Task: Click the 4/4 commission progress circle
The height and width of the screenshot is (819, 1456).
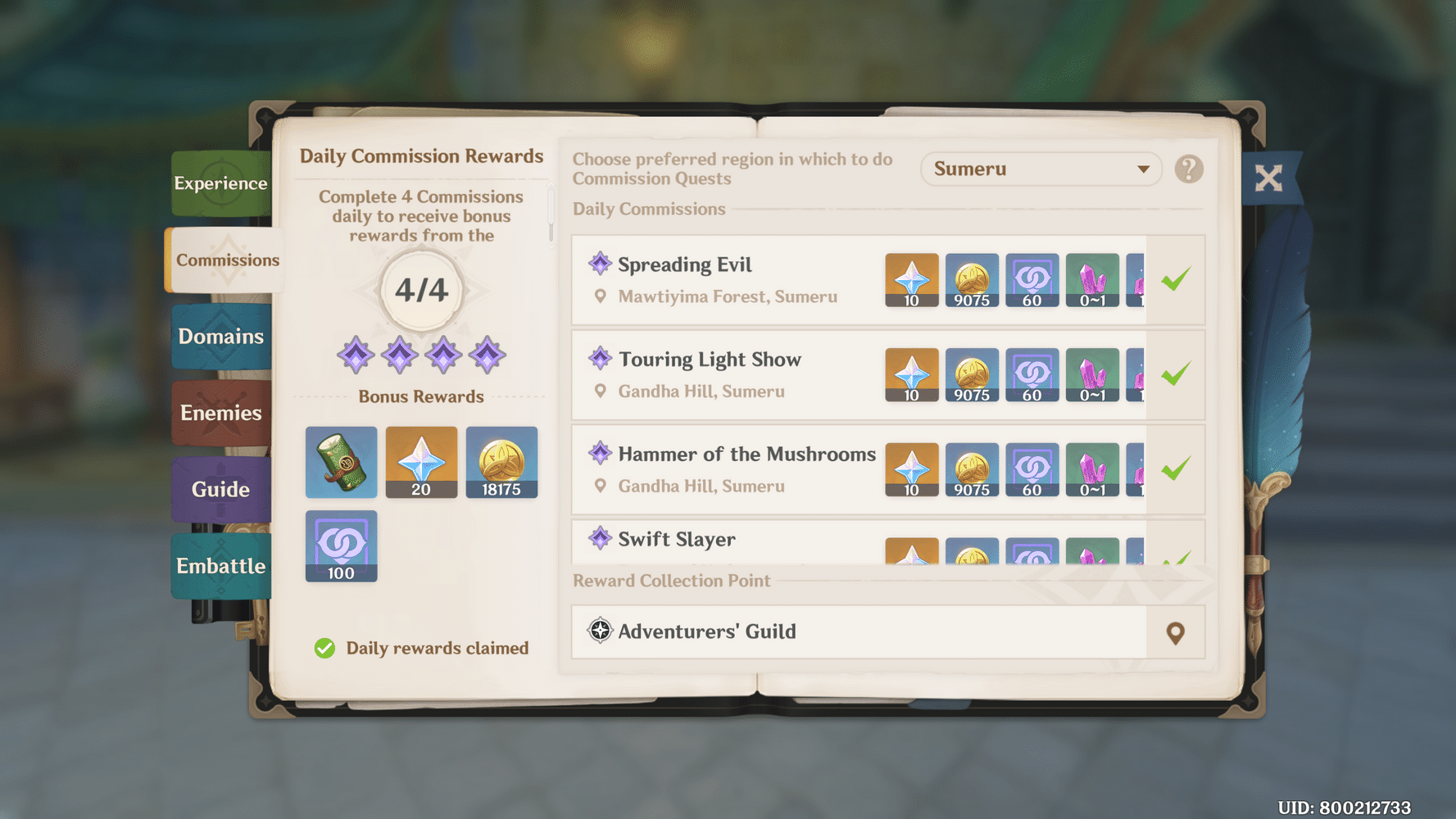Action: pos(420,288)
